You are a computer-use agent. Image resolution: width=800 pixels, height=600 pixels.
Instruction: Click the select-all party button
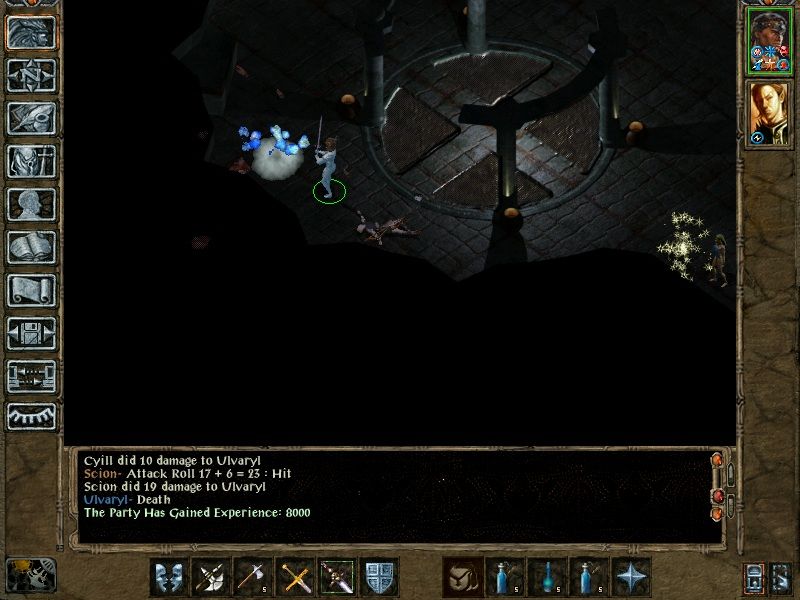point(754,577)
